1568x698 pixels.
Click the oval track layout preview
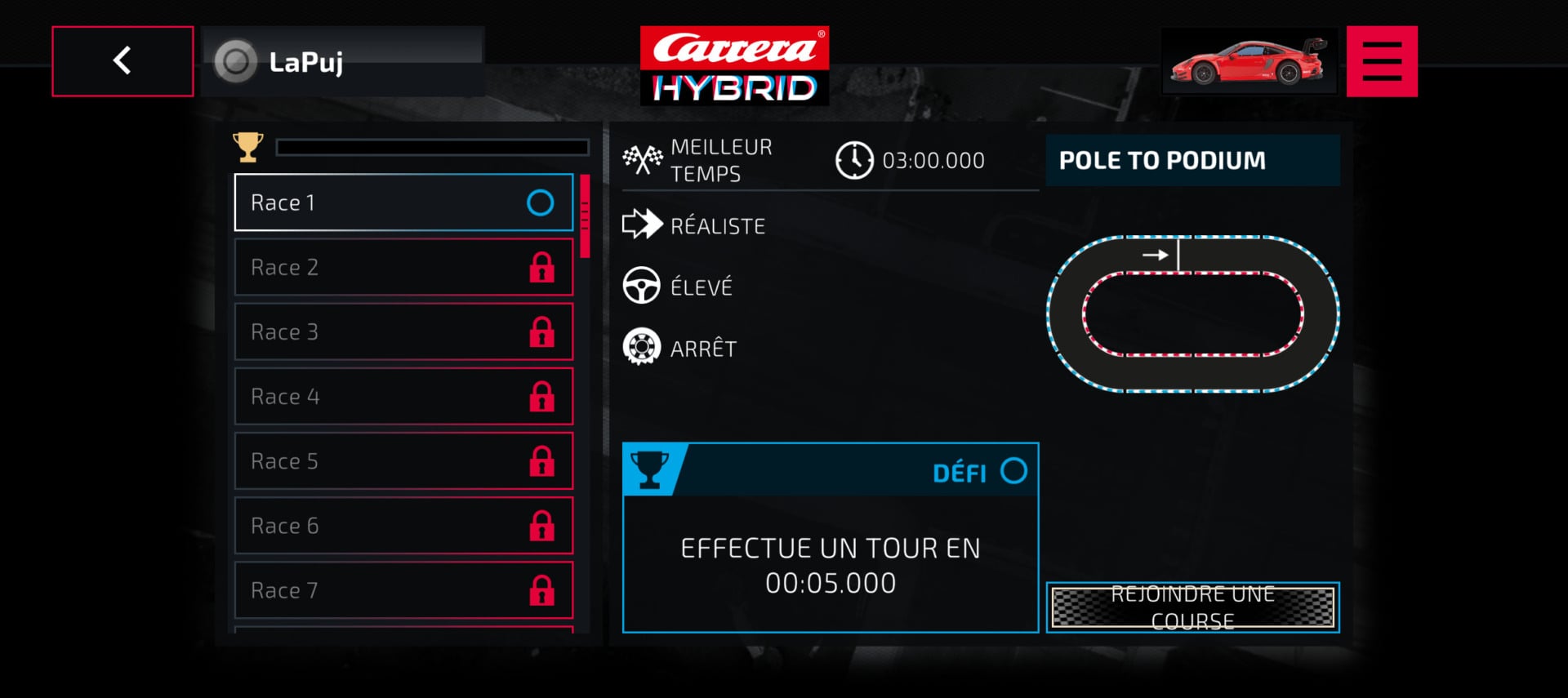(x=1192, y=313)
